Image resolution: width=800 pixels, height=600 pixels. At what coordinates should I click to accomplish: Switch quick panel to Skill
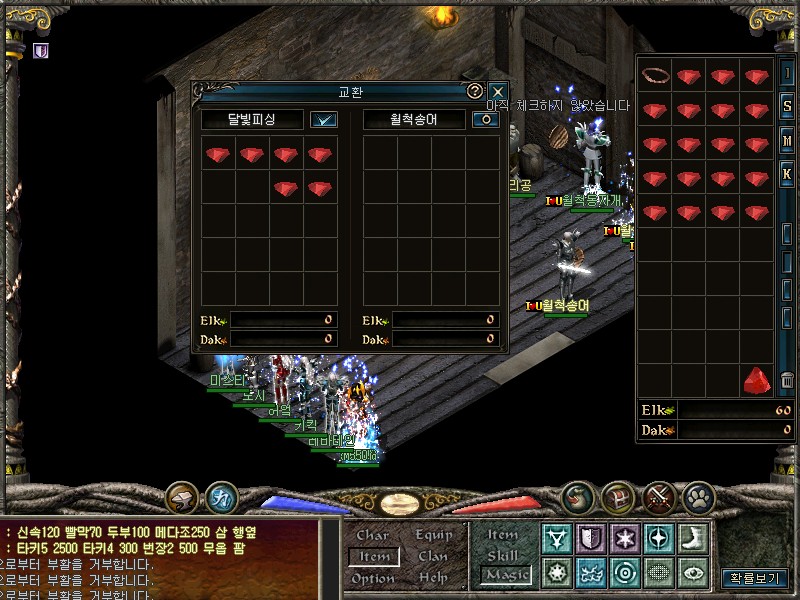[503, 555]
